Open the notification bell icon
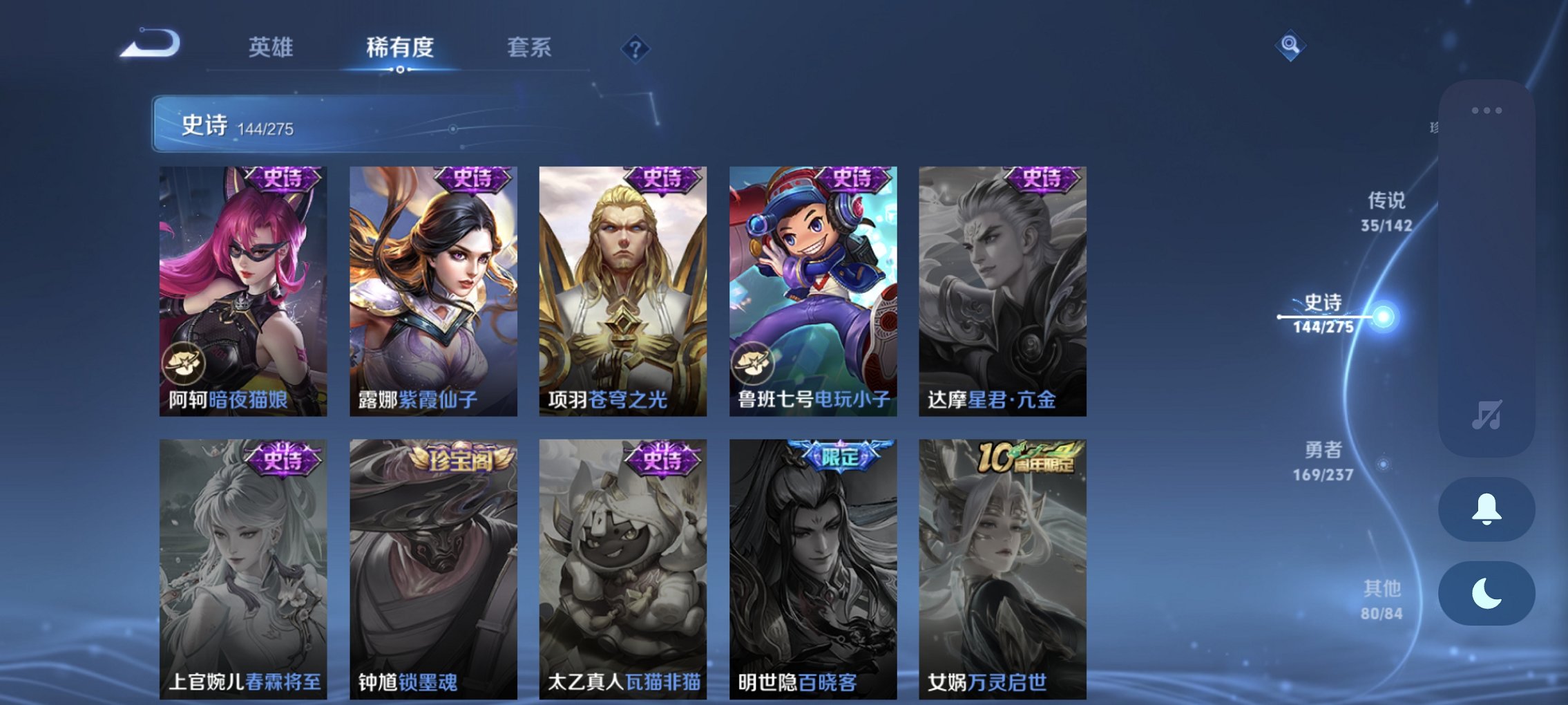Screen dimensions: 1568x705 click(1486, 509)
